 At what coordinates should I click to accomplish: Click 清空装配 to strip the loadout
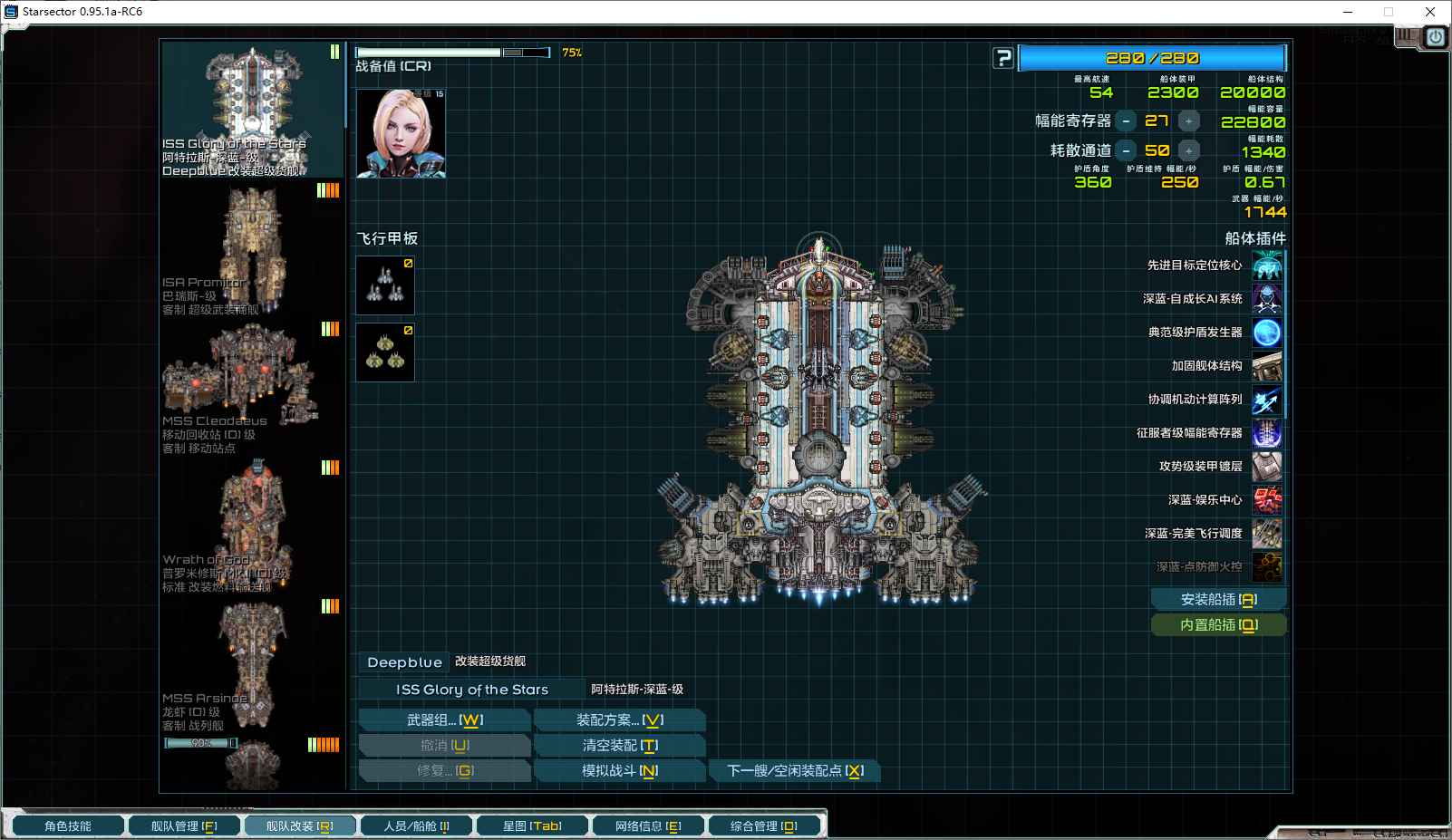click(619, 746)
